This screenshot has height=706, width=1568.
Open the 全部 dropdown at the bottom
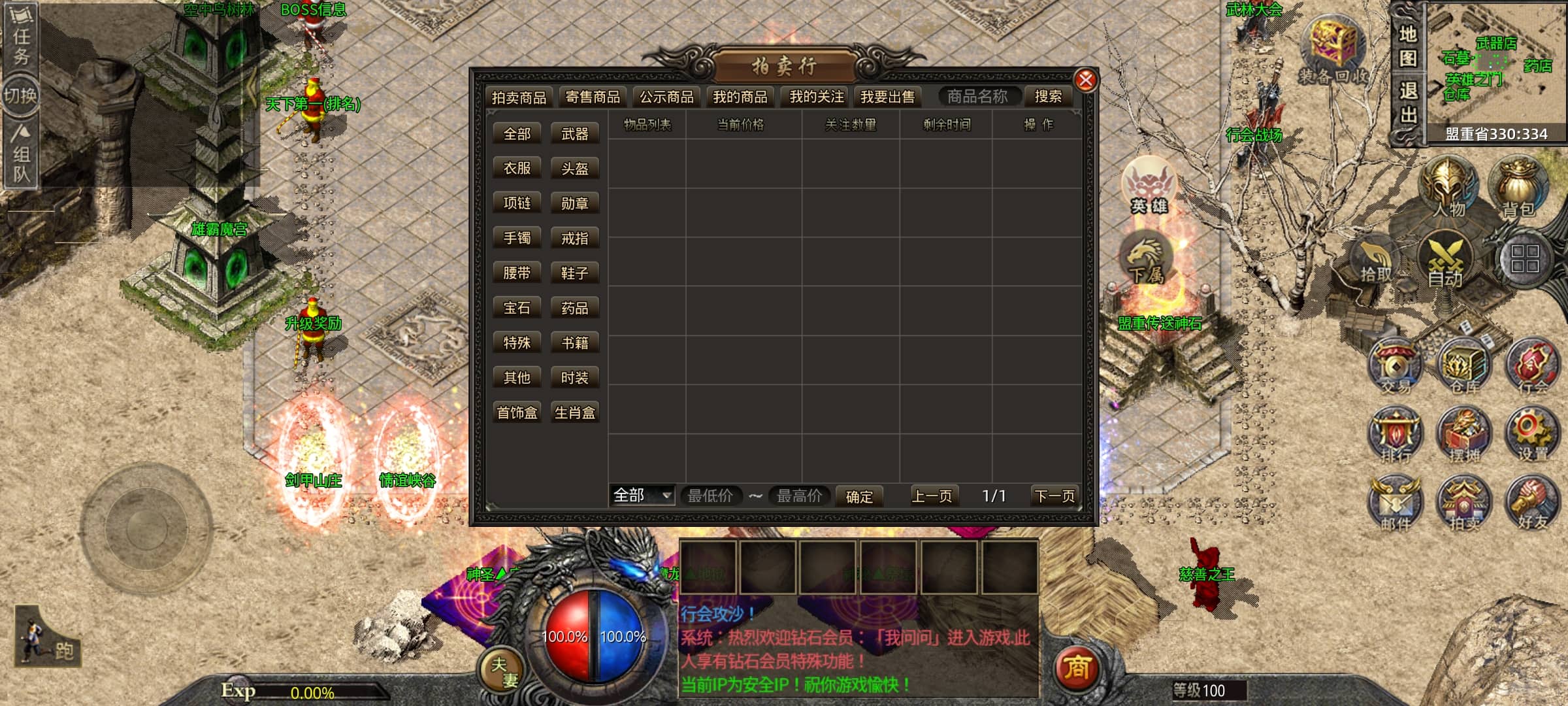click(x=642, y=496)
